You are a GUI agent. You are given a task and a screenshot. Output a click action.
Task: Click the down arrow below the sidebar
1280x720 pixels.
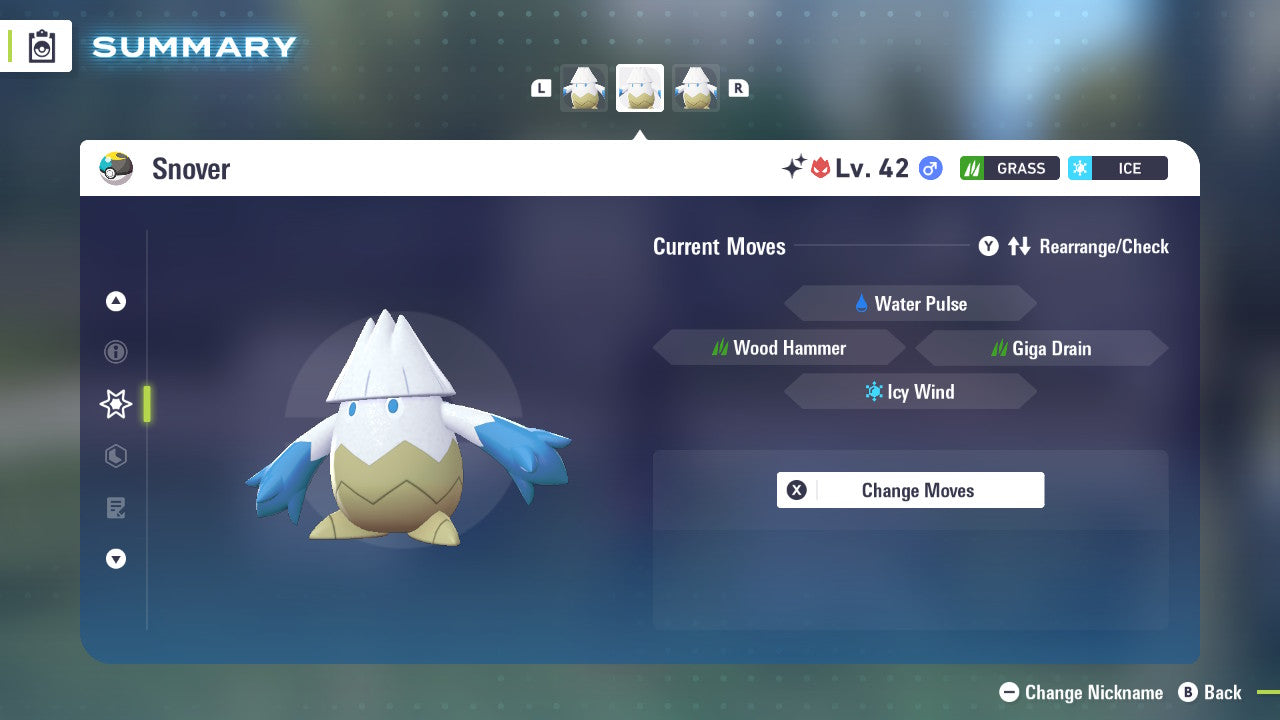[x=115, y=559]
